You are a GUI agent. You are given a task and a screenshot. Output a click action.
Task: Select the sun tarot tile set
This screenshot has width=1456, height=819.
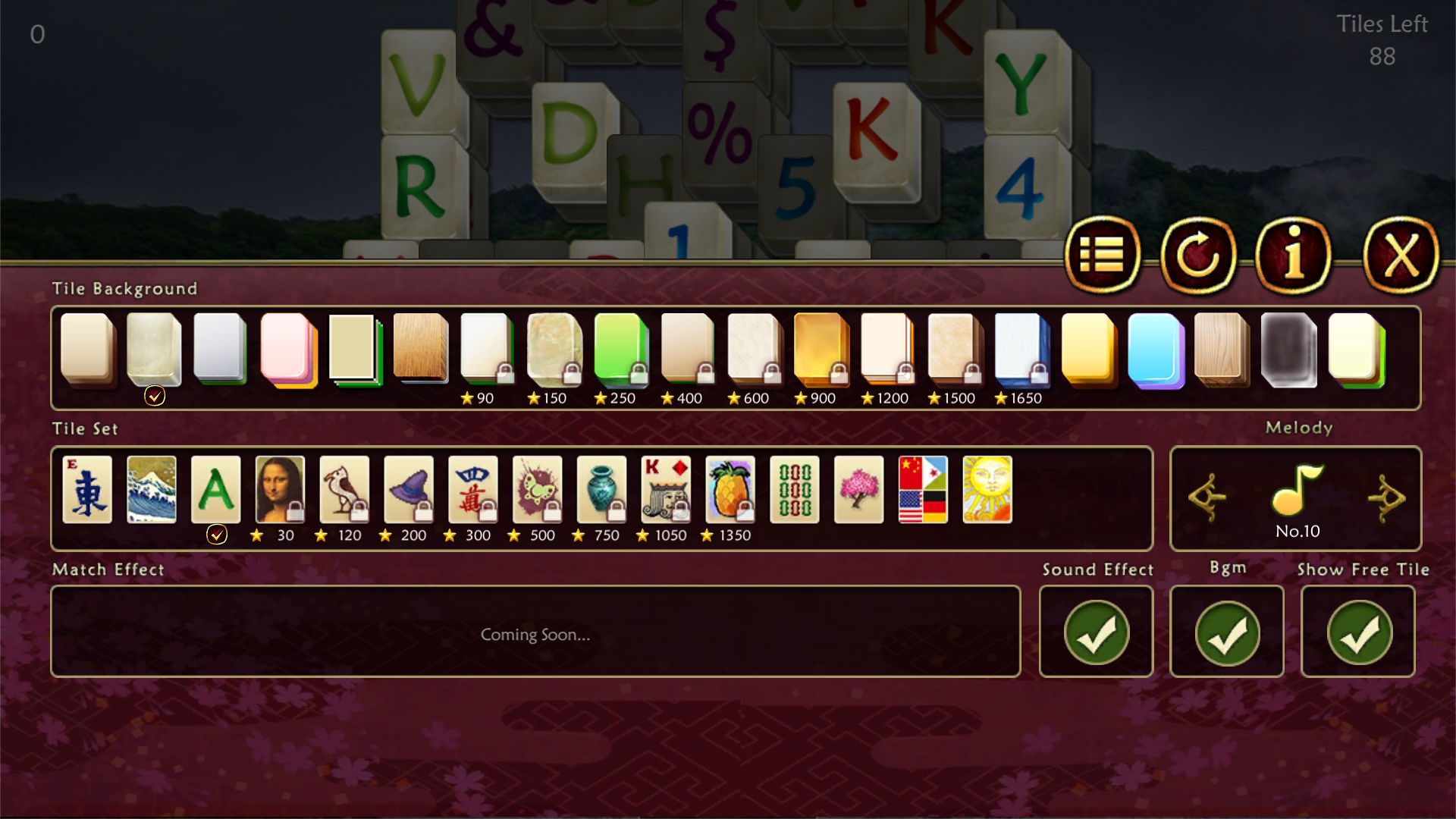pos(987,490)
